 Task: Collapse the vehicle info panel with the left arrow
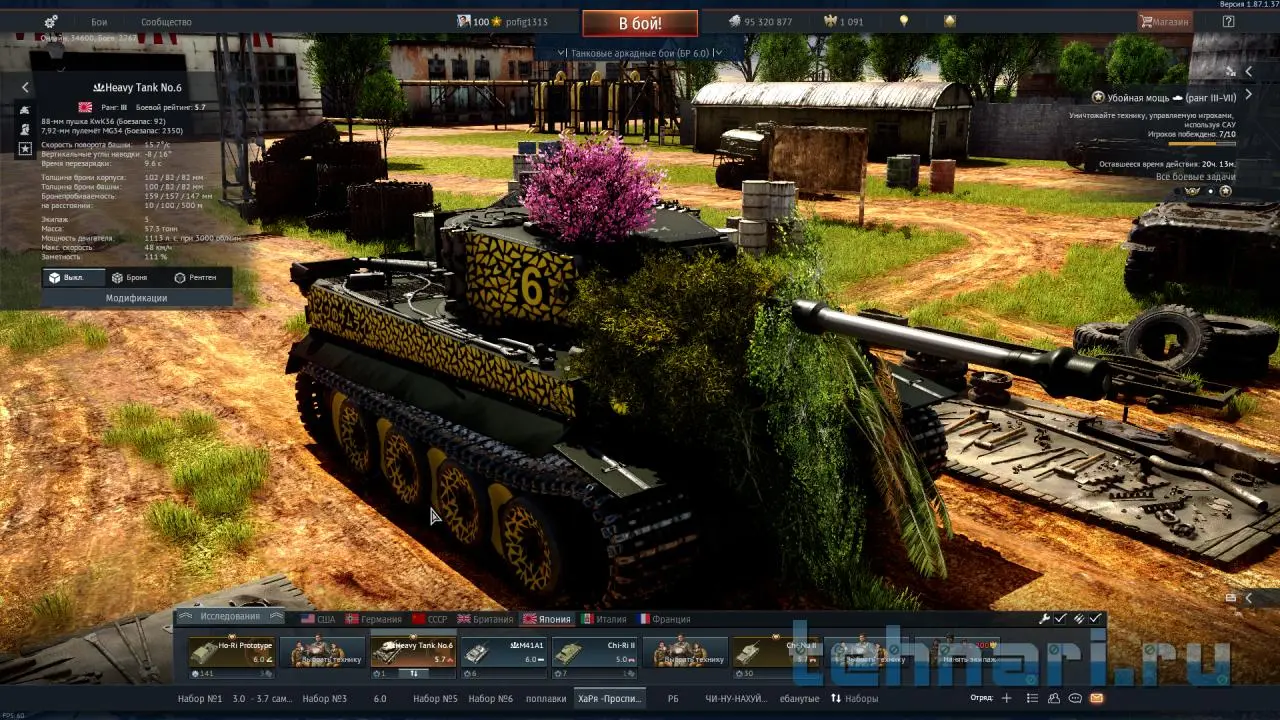point(26,88)
